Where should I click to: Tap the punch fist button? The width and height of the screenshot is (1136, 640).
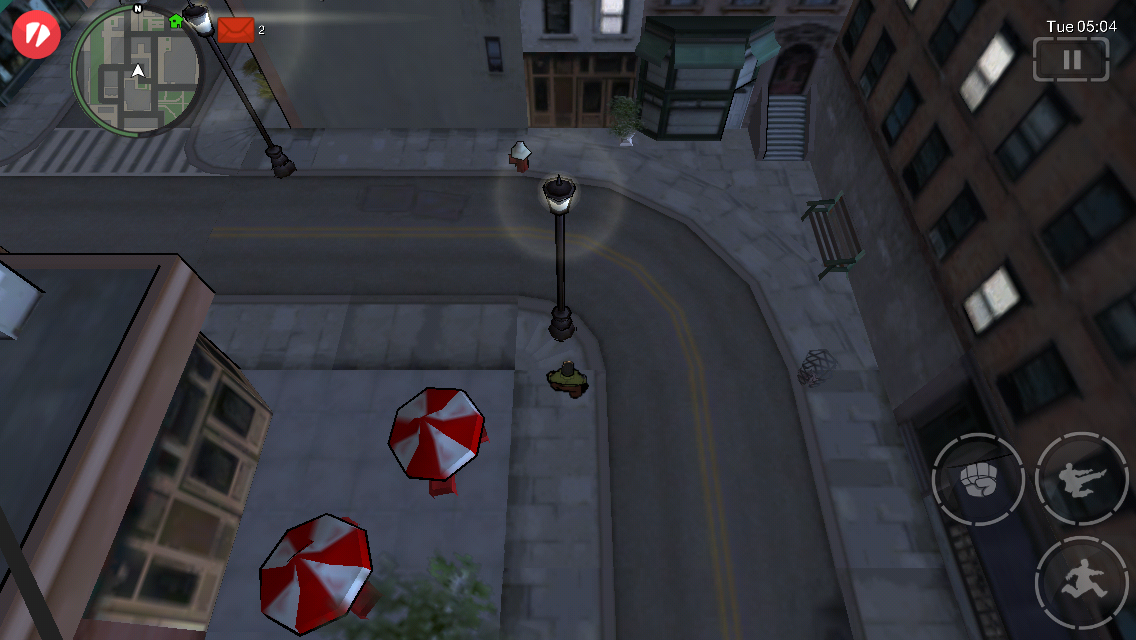point(977,480)
